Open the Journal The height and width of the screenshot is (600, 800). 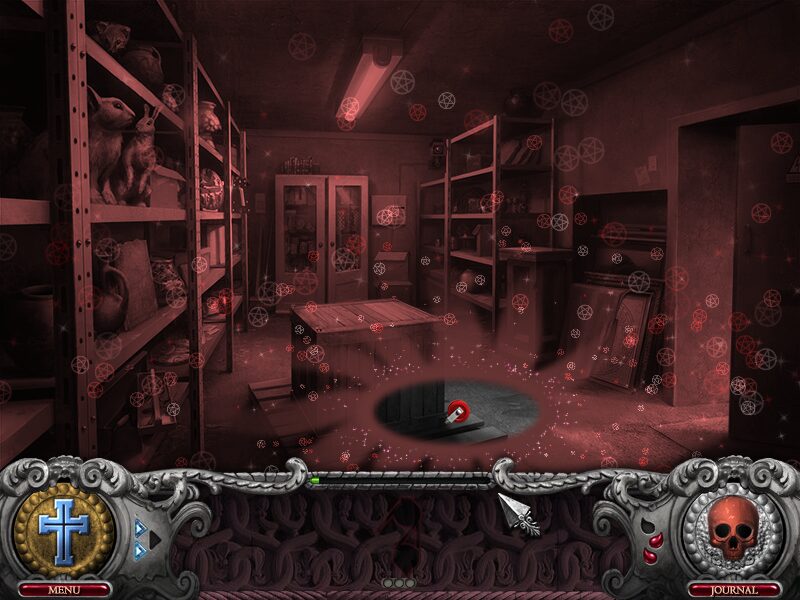tap(735, 590)
